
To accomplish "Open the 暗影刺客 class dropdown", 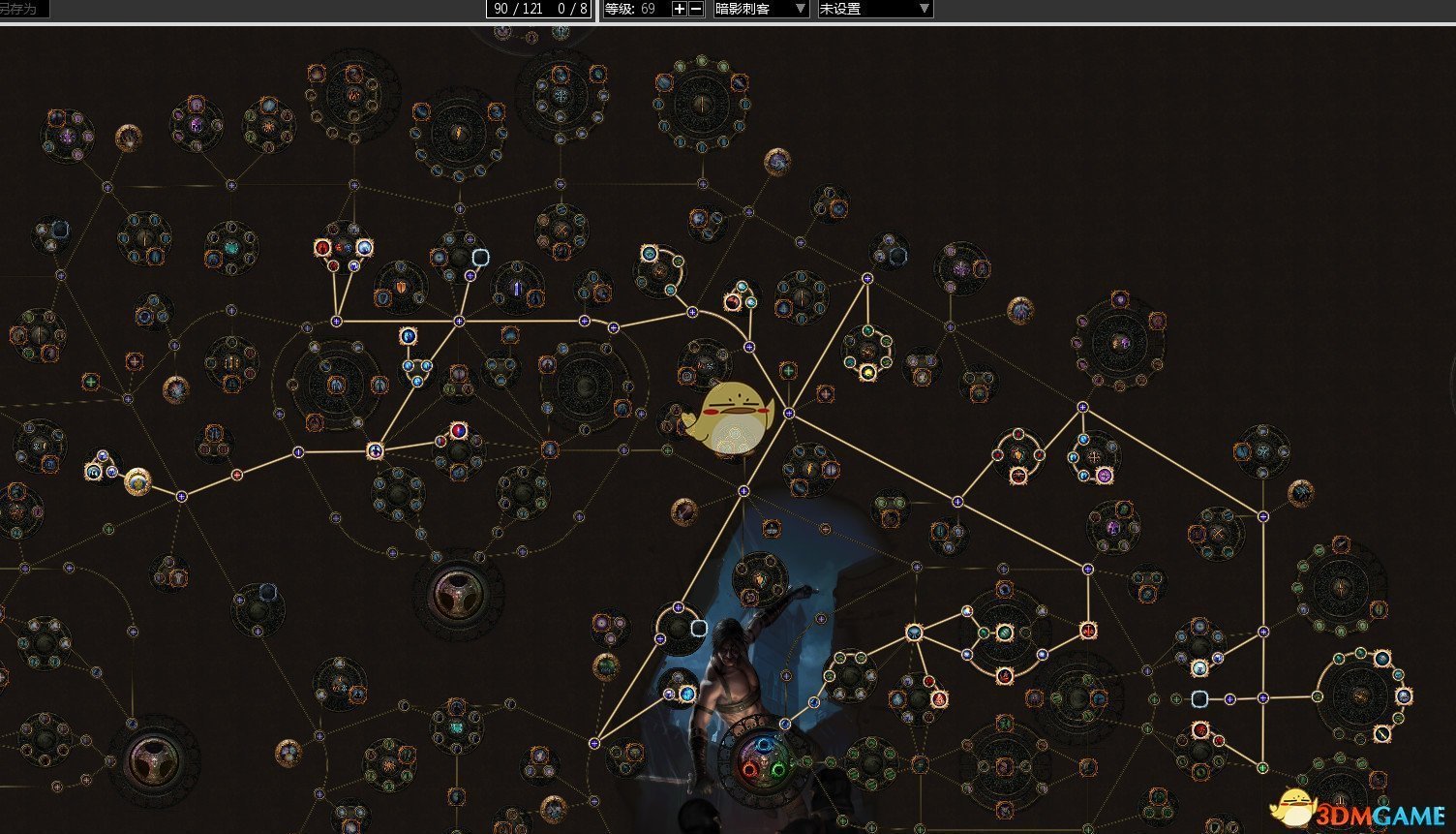I will coord(761,9).
